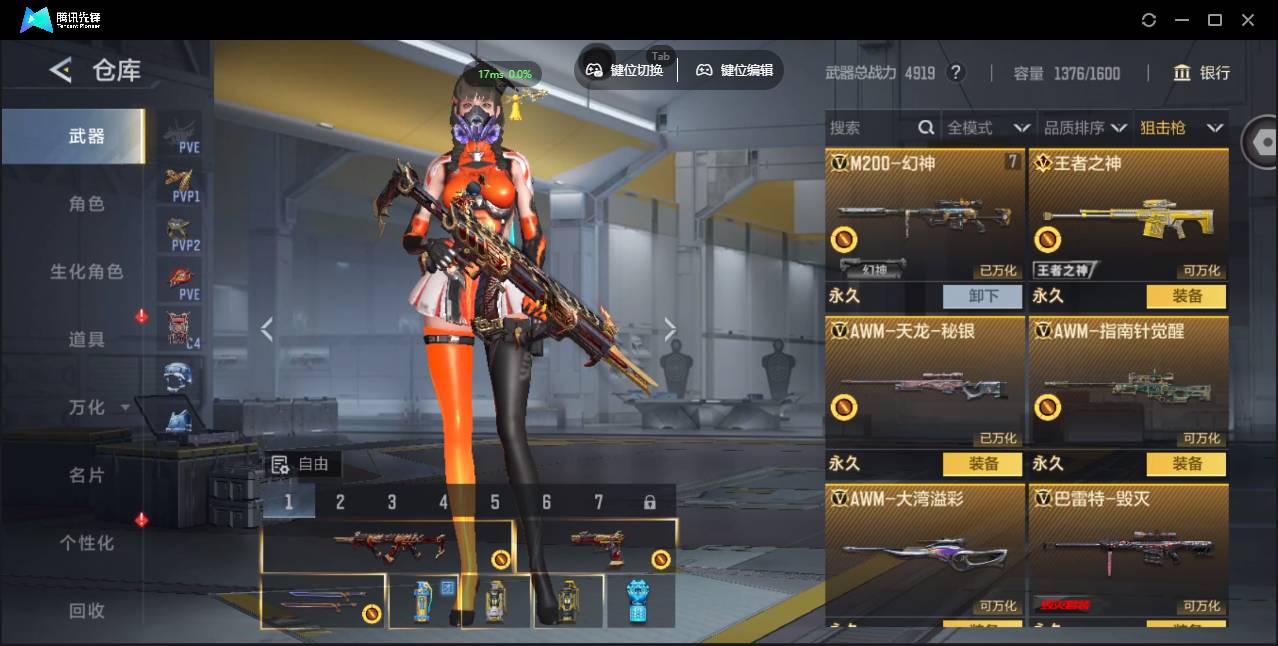Screen dimensions: 1278x646
Task: Switch to the 个性化 tab
Action: coord(86,543)
